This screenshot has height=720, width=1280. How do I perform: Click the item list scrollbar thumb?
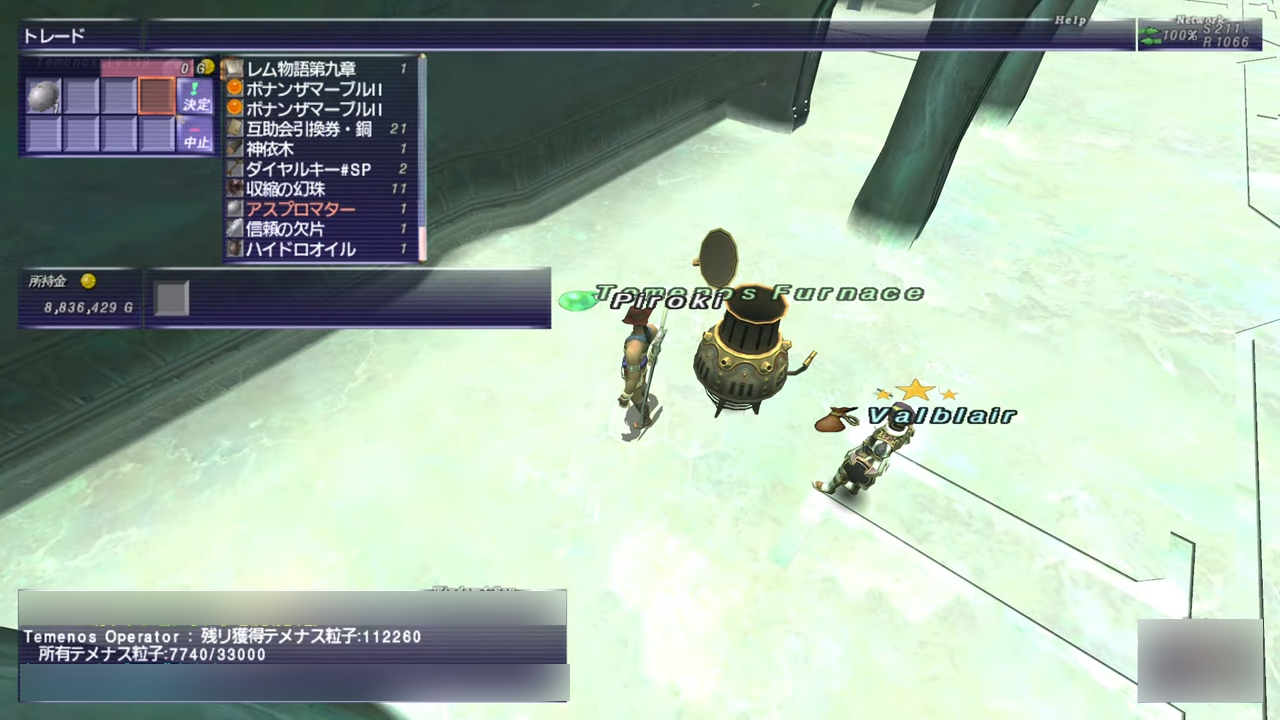click(422, 243)
